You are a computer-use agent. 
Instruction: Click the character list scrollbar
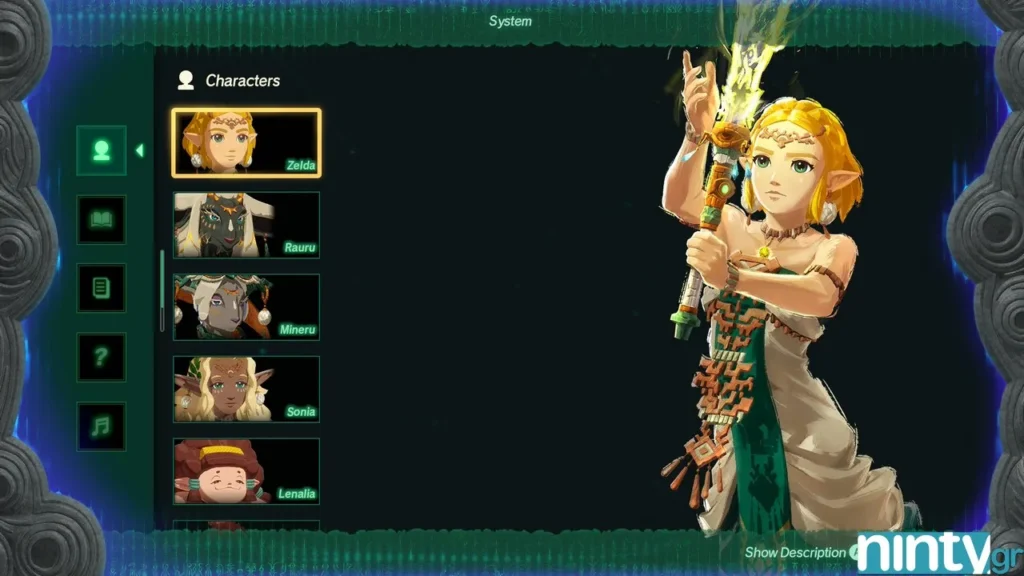(162, 290)
